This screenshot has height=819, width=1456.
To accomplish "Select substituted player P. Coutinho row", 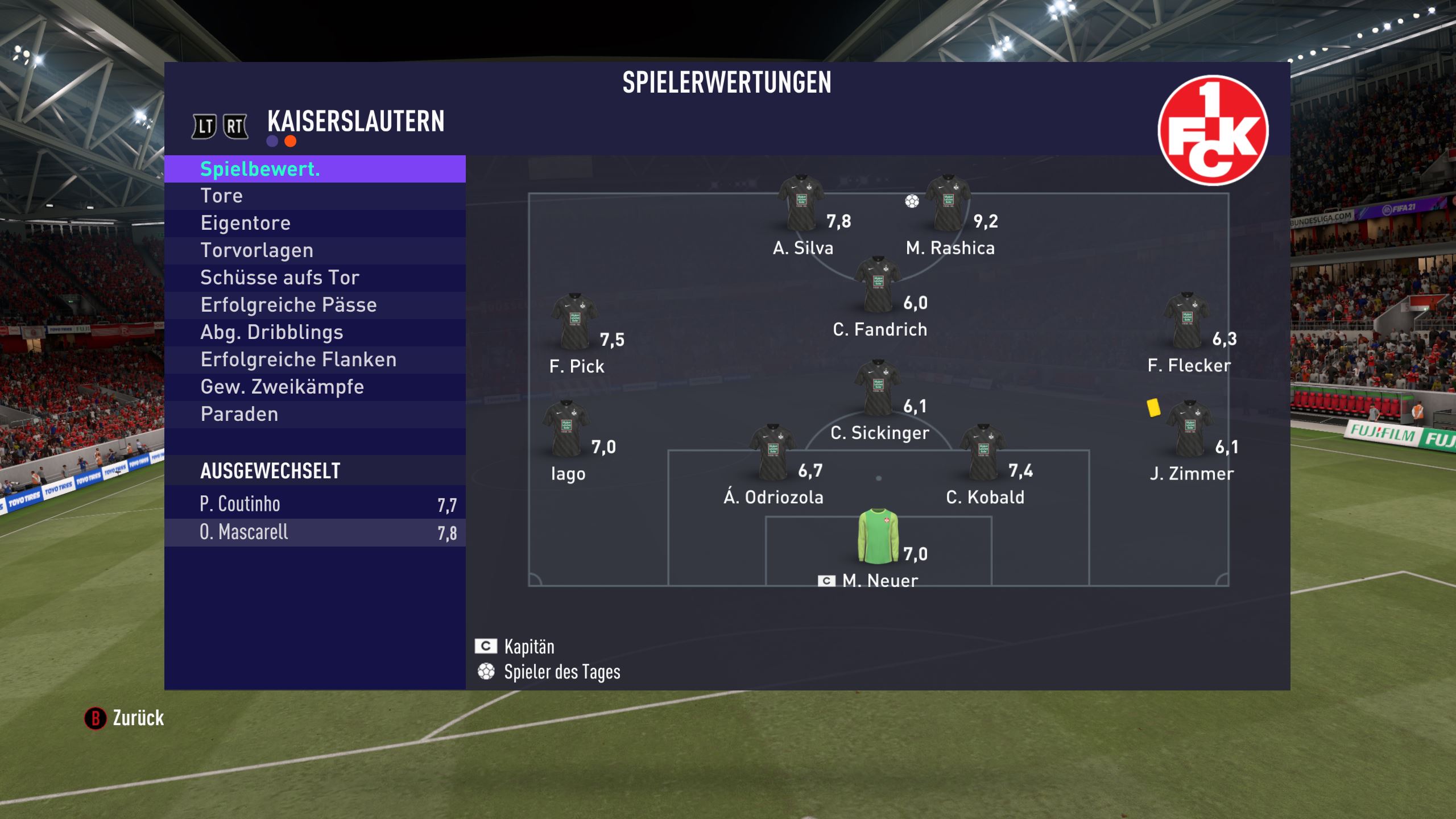I will coord(315,504).
